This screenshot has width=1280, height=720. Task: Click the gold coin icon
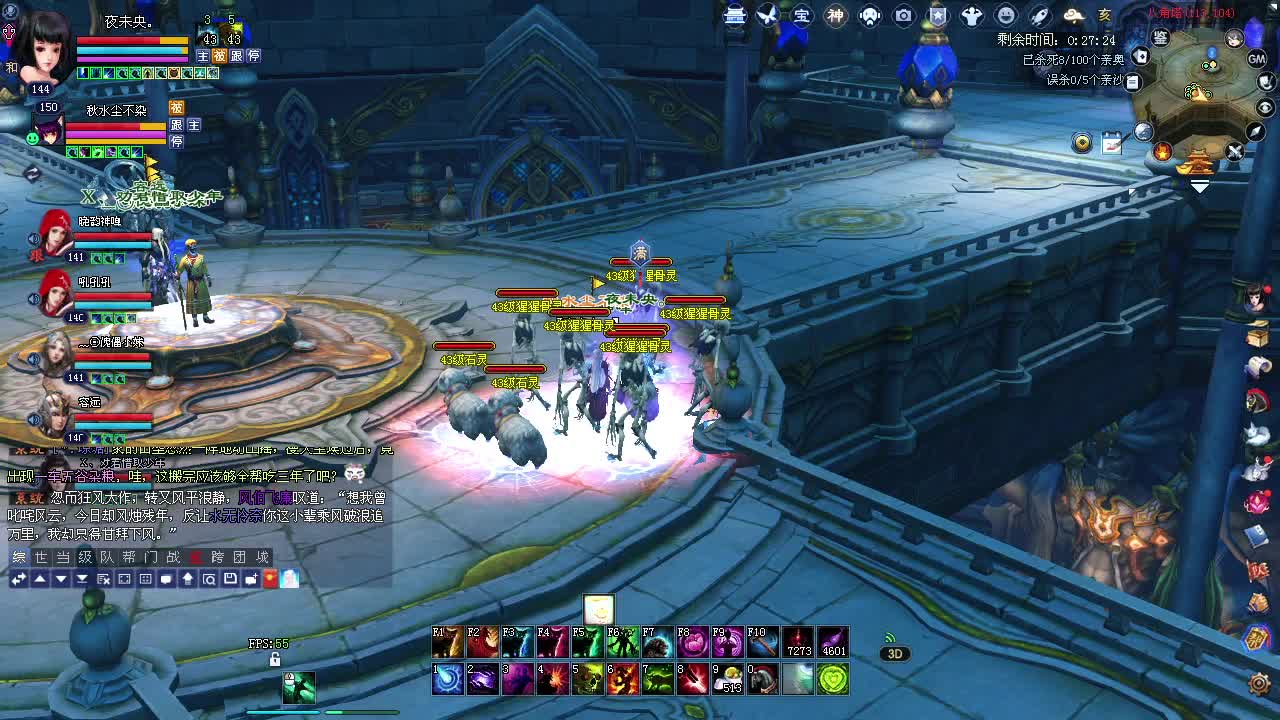[1082, 144]
